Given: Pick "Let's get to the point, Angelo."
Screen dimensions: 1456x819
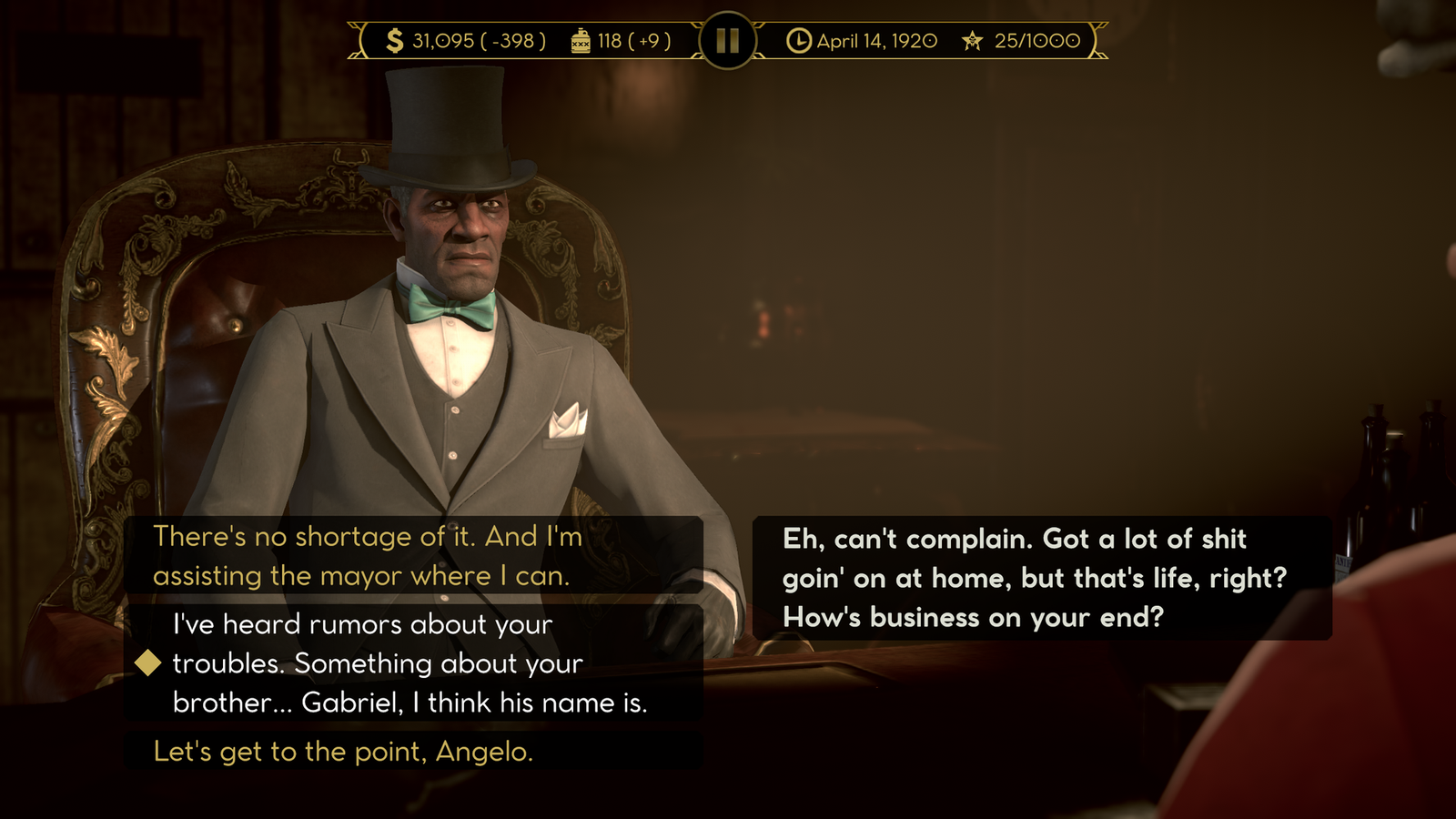Looking at the screenshot, I should pos(344,752).
